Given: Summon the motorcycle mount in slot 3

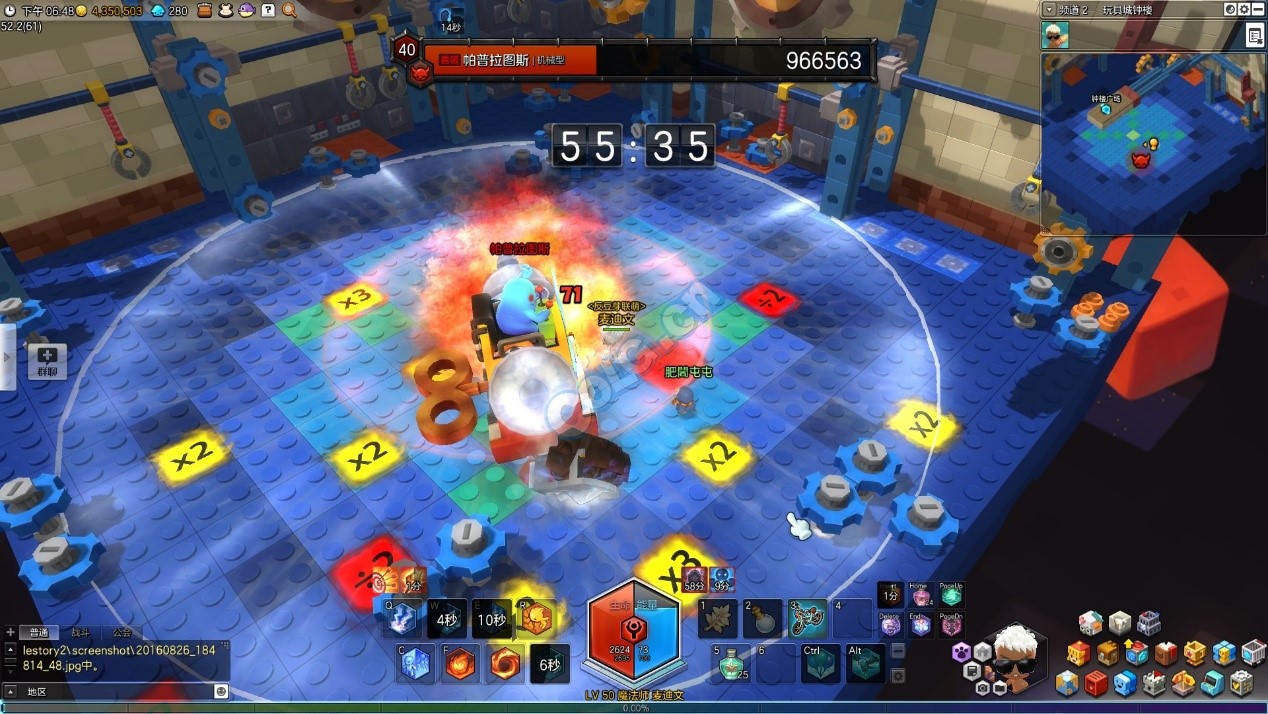Looking at the screenshot, I should (808, 618).
